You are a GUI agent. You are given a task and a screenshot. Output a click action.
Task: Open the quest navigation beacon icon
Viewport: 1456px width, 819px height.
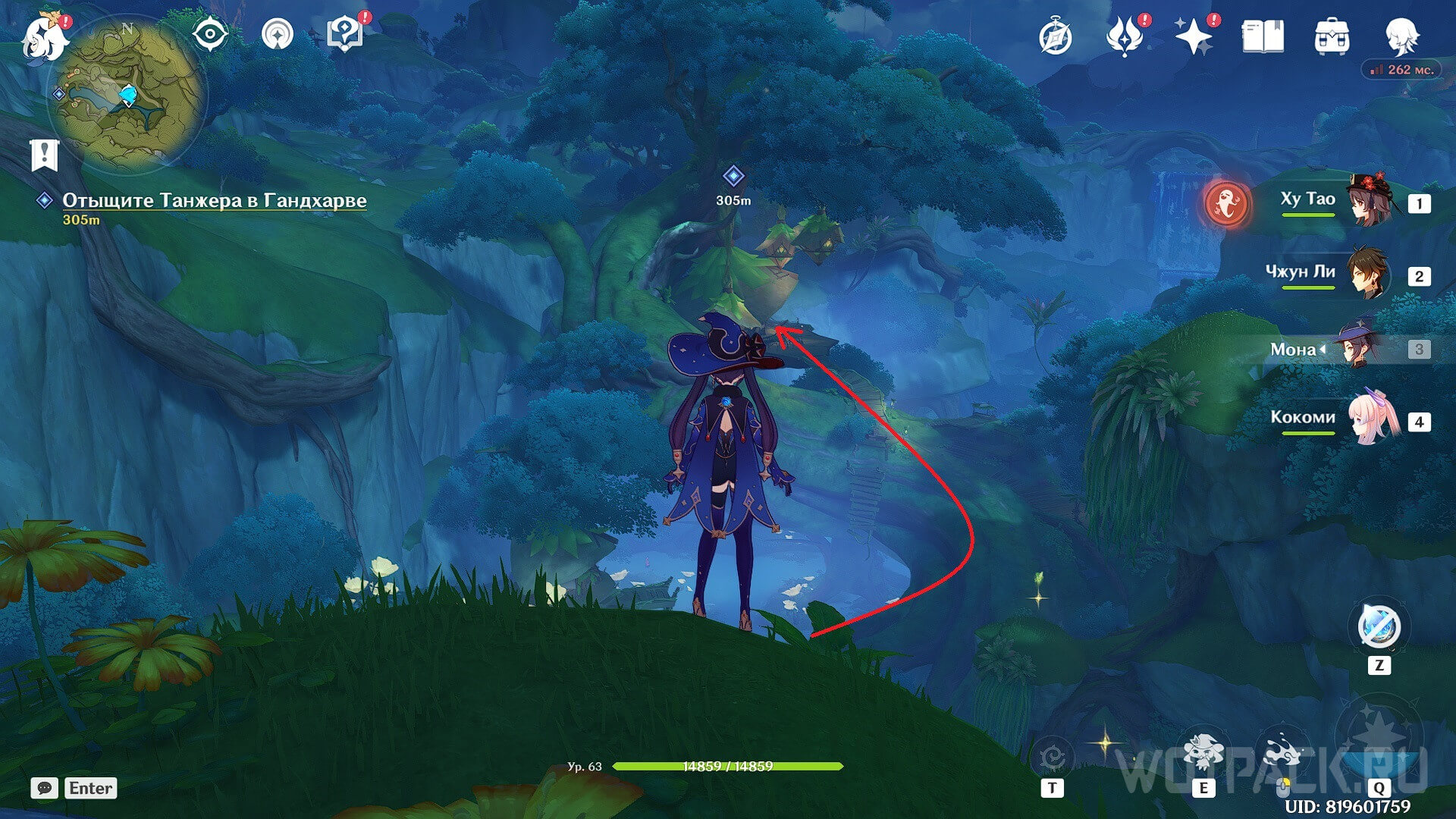coord(277,35)
